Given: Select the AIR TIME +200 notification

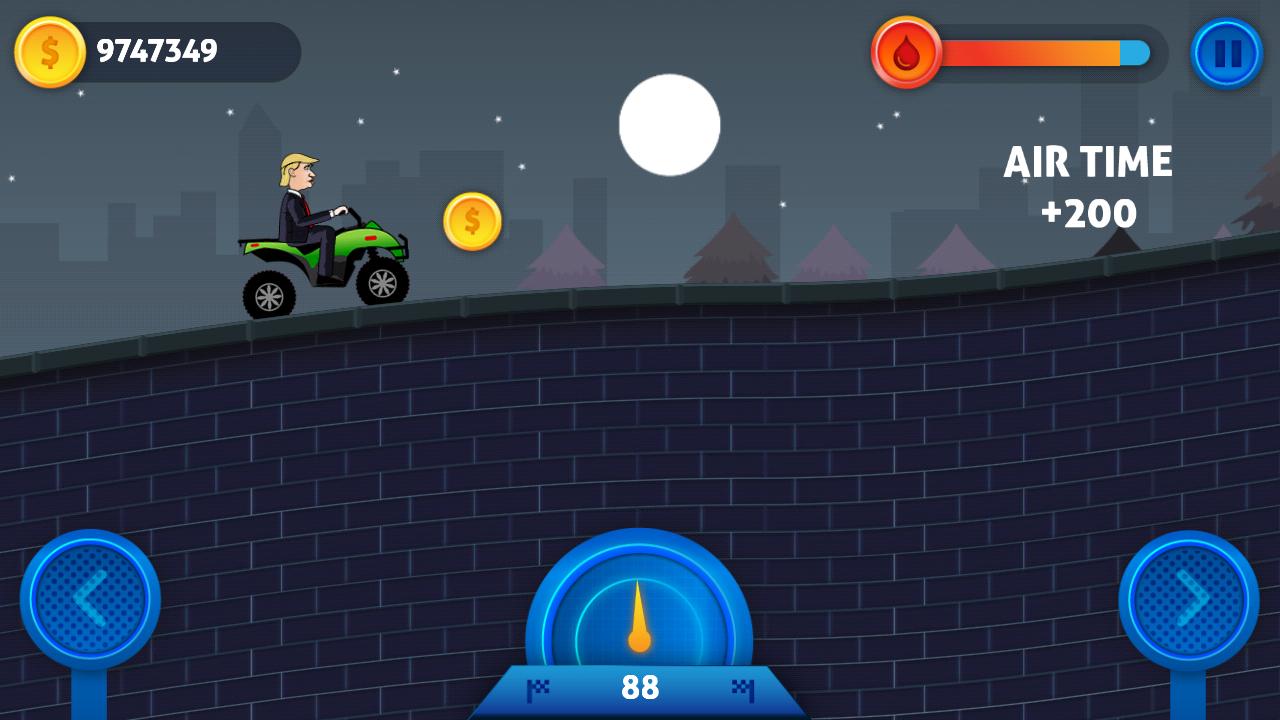Looking at the screenshot, I should 1090,185.
